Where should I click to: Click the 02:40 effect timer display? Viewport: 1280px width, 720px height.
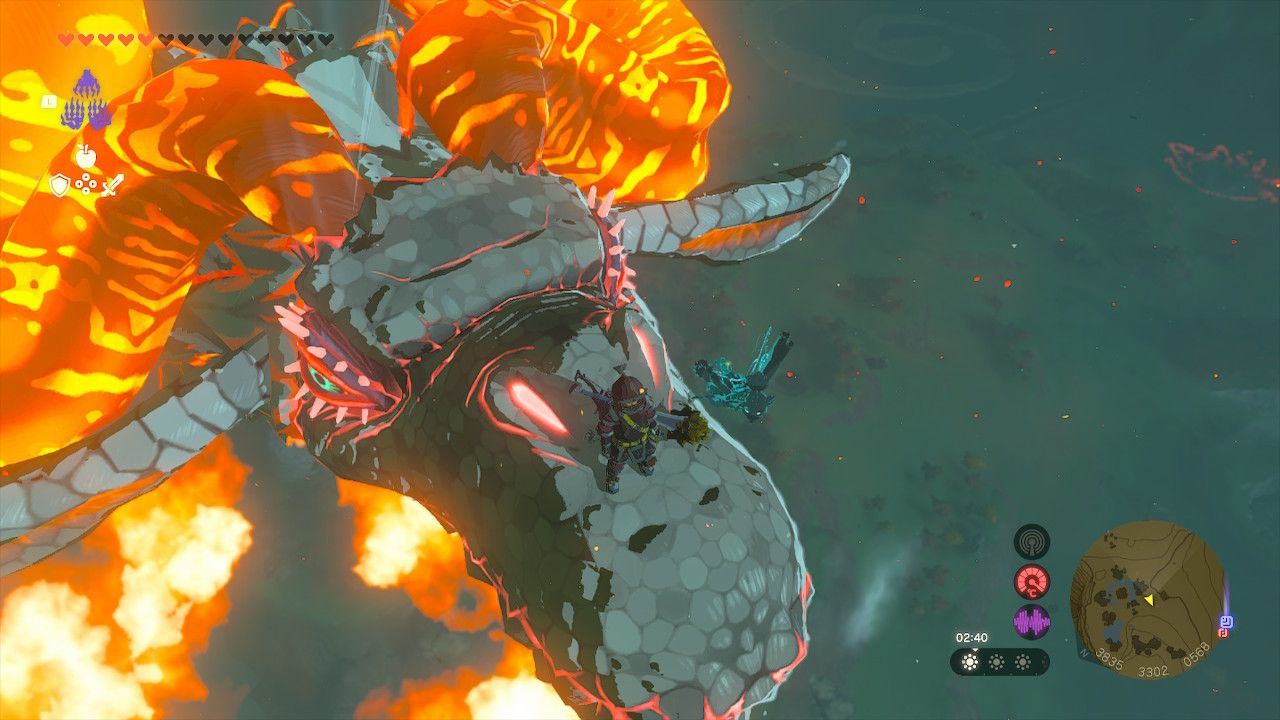(972, 638)
